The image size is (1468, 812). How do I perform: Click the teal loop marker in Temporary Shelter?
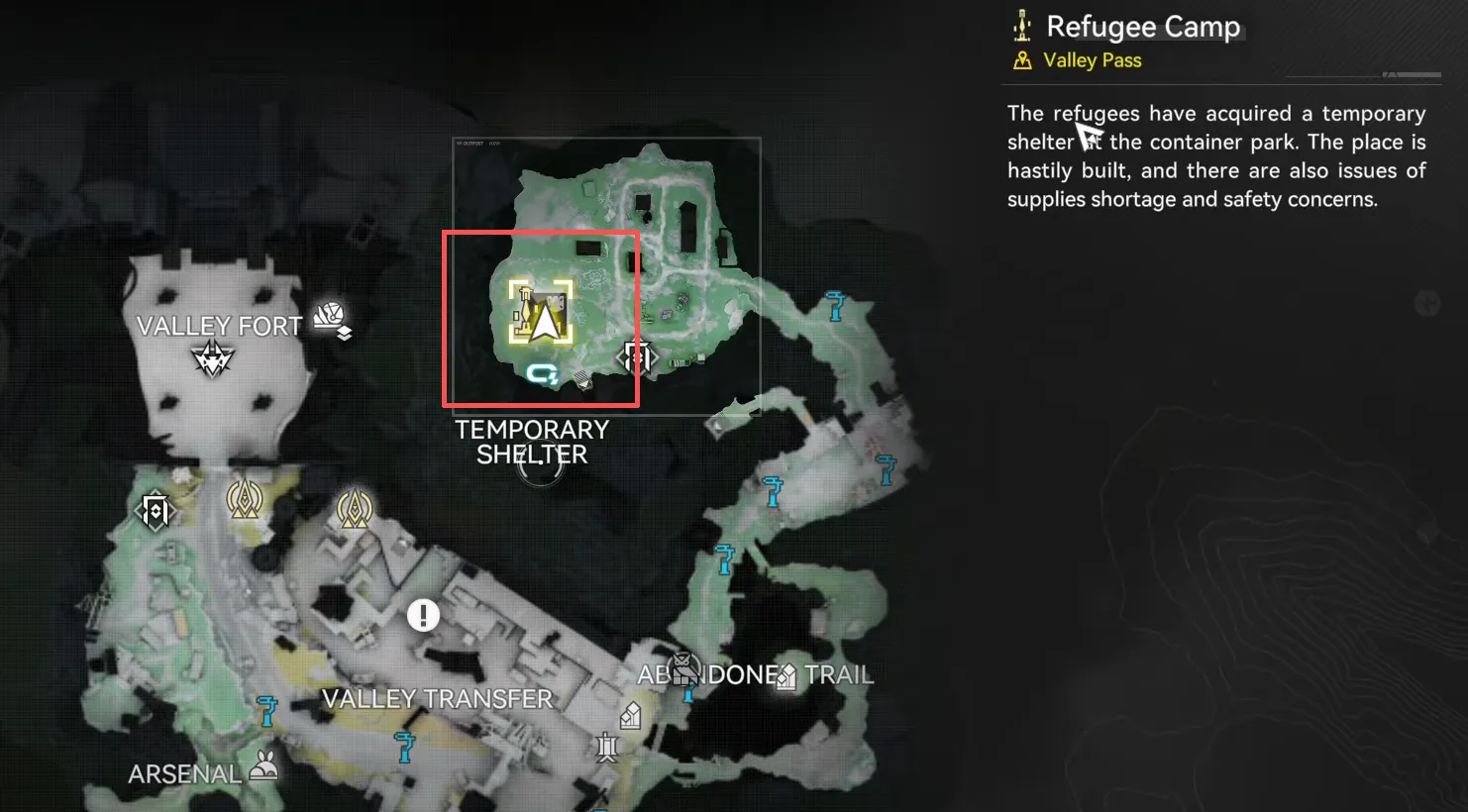tap(542, 373)
